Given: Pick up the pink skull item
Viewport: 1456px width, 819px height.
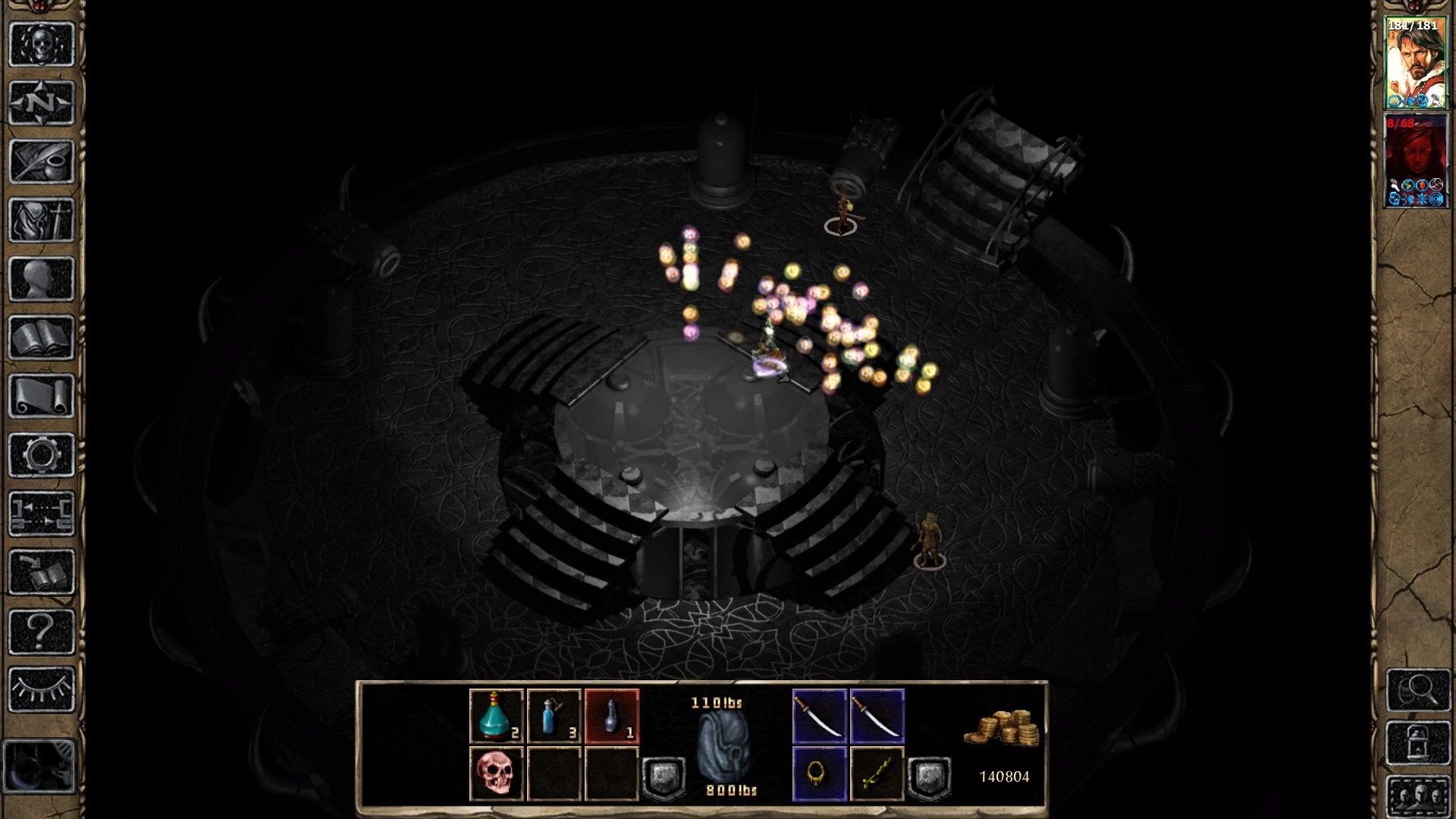Looking at the screenshot, I should [x=497, y=773].
